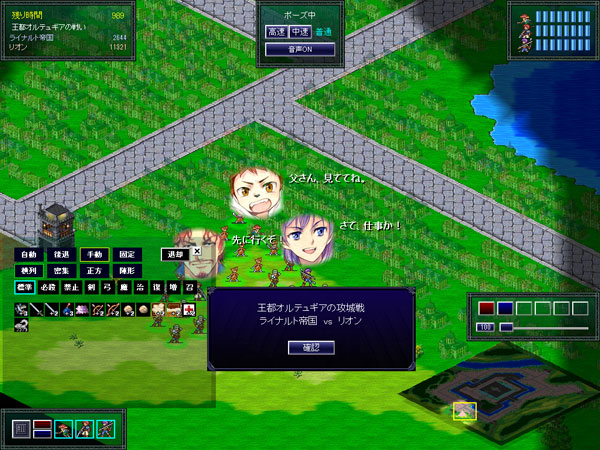This screenshot has width=600, height=450.
Task: Click the red color swatch
Action: pyautogui.click(x=487, y=308)
